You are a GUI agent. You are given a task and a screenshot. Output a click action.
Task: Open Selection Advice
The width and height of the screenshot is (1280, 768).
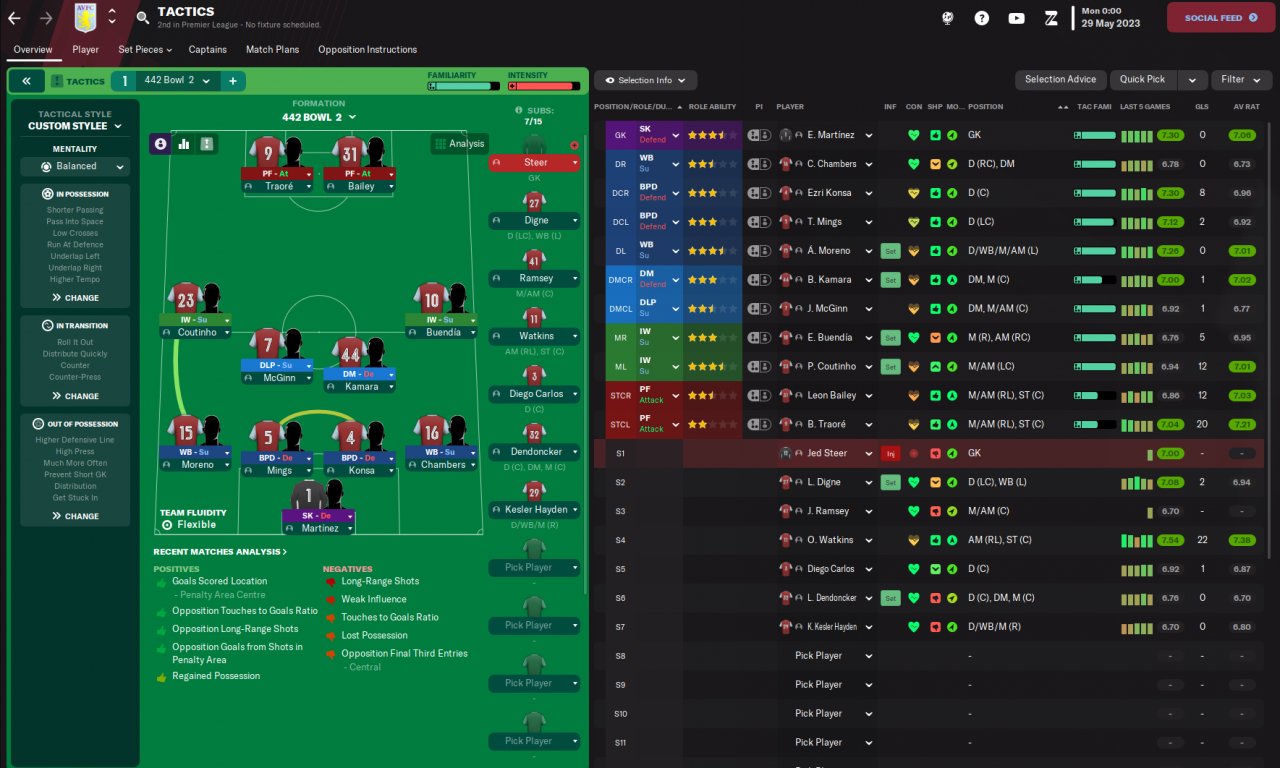pyautogui.click(x=1060, y=80)
